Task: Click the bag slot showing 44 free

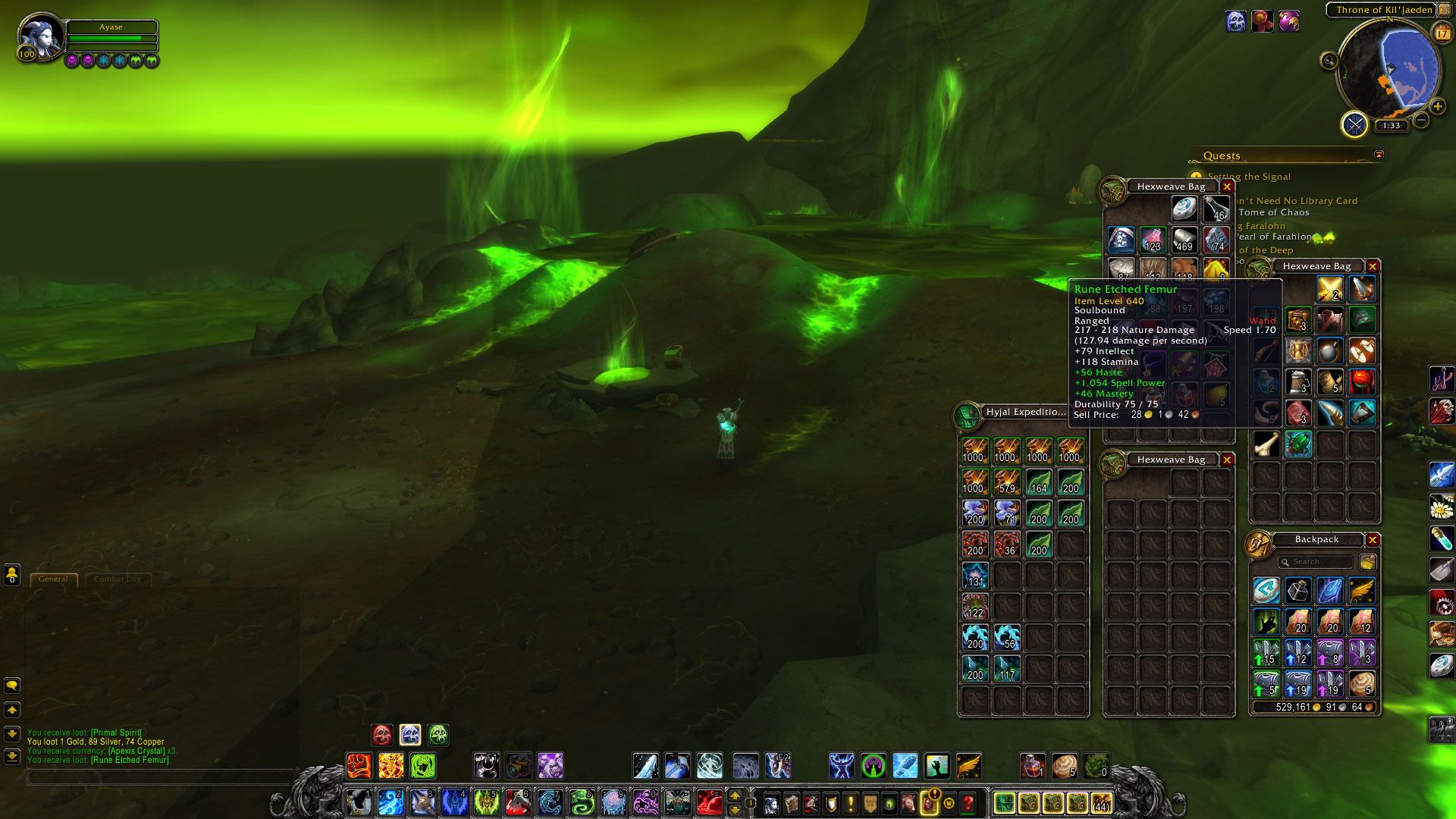Action: (x=1101, y=802)
